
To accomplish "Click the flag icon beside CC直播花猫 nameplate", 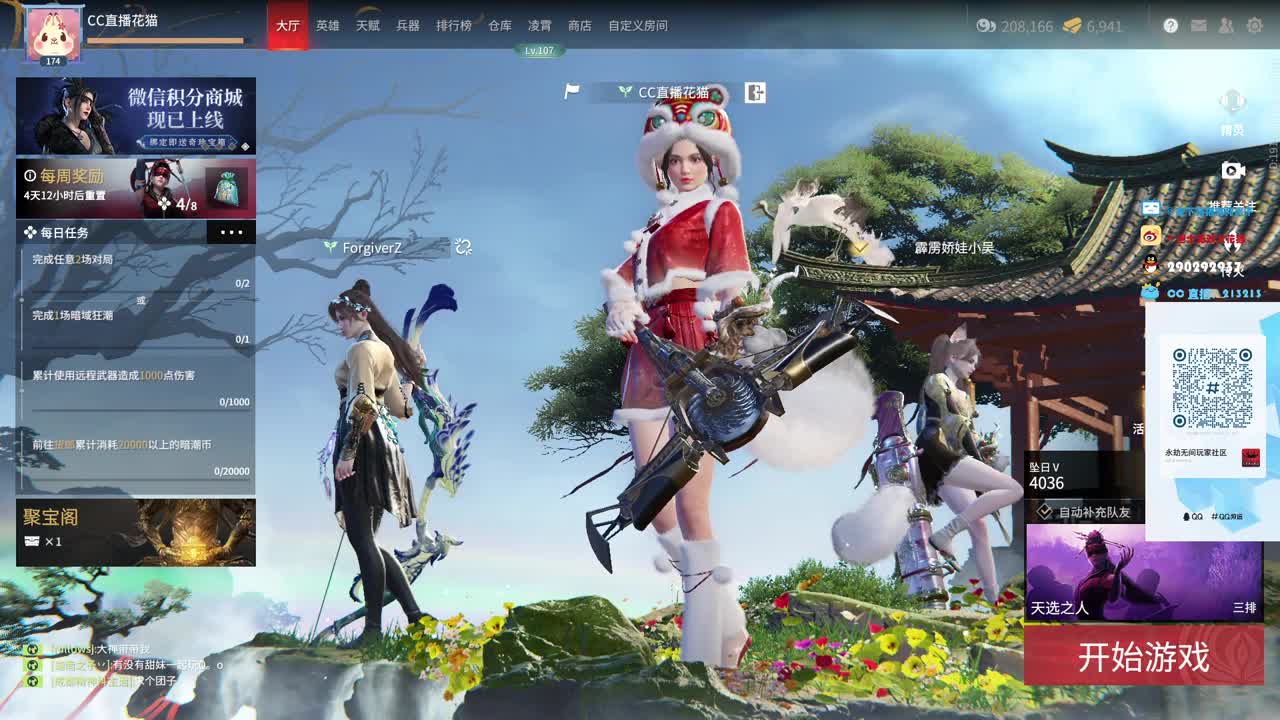I will tap(570, 92).
